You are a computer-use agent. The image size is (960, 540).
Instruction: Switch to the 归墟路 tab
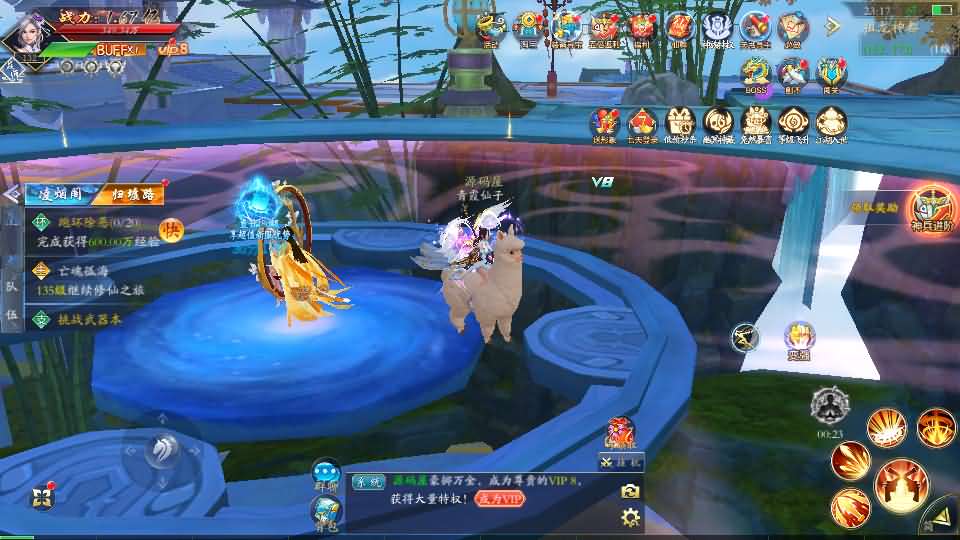coord(131,194)
